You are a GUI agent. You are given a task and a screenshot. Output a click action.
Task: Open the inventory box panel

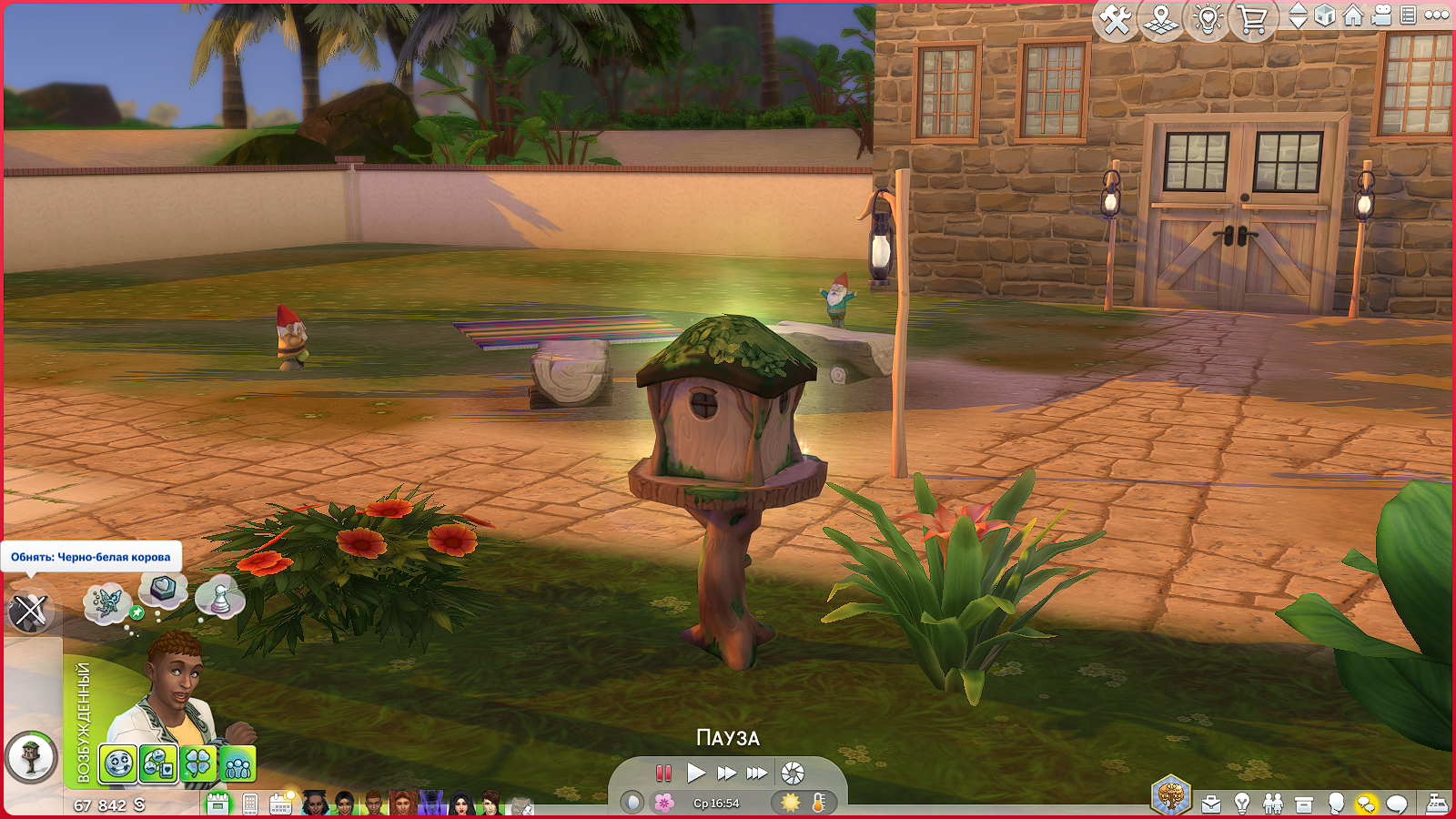(x=1304, y=804)
